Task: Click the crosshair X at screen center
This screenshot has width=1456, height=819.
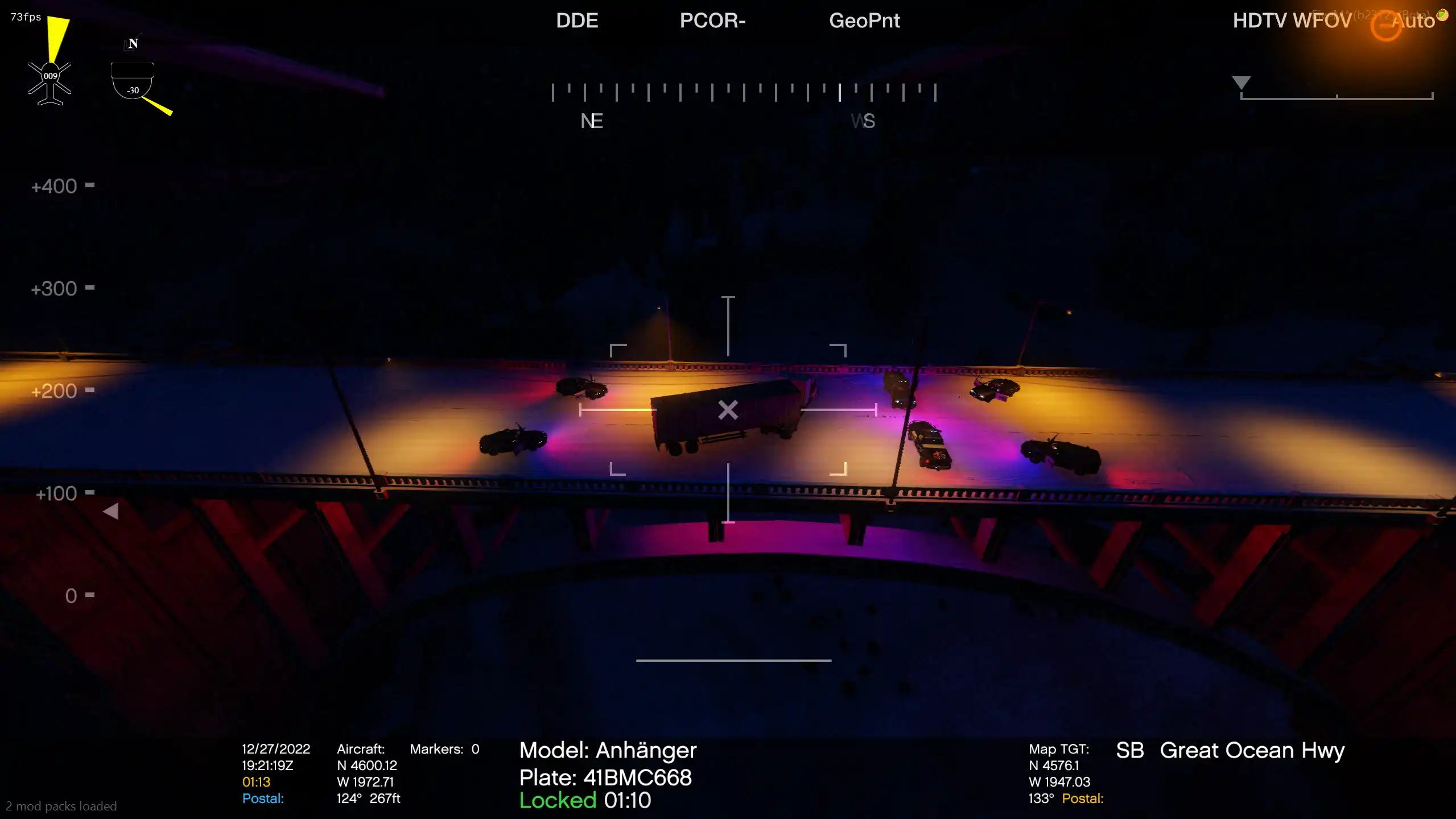Action: (x=727, y=409)
